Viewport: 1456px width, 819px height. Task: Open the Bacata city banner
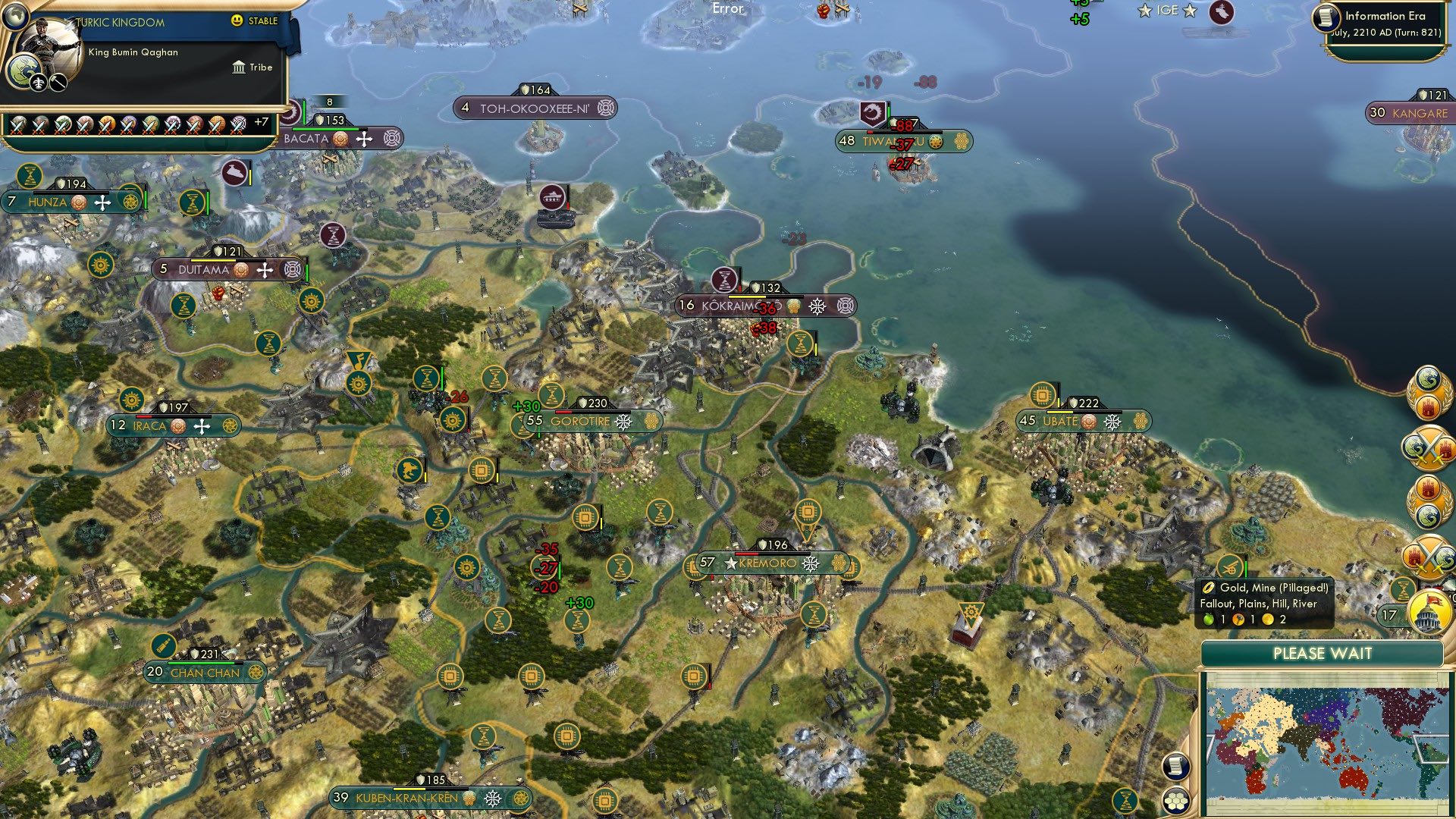pos(312,139)
